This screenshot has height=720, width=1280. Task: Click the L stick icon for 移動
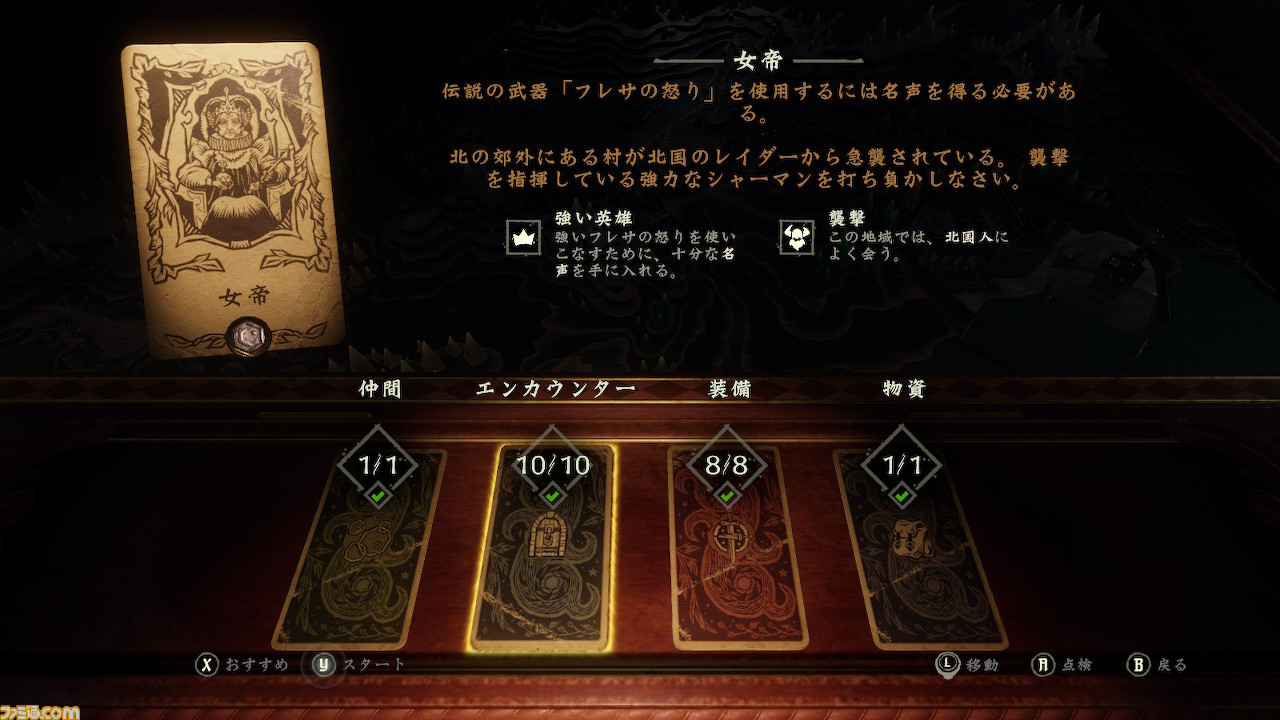[x=950, y=663]
